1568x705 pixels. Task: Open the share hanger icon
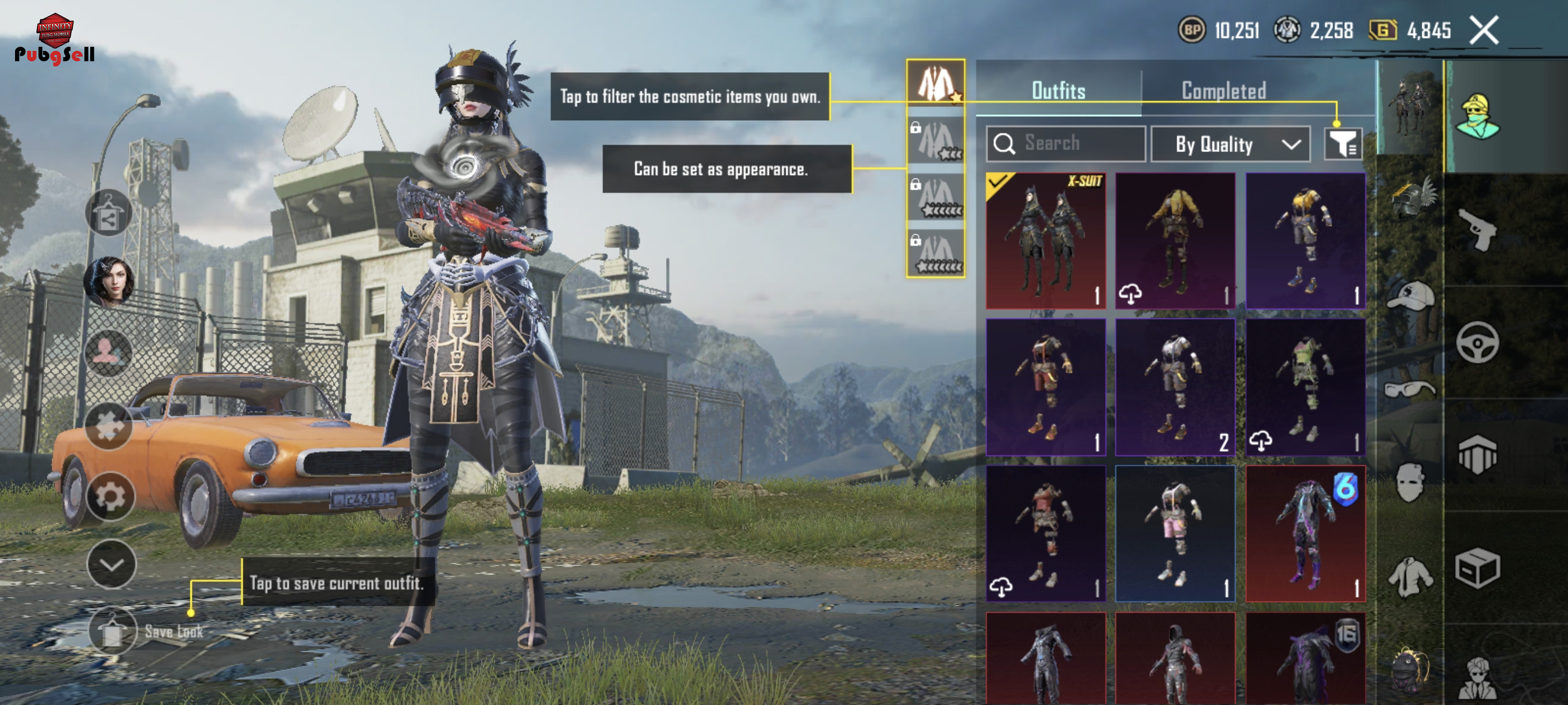108,213
